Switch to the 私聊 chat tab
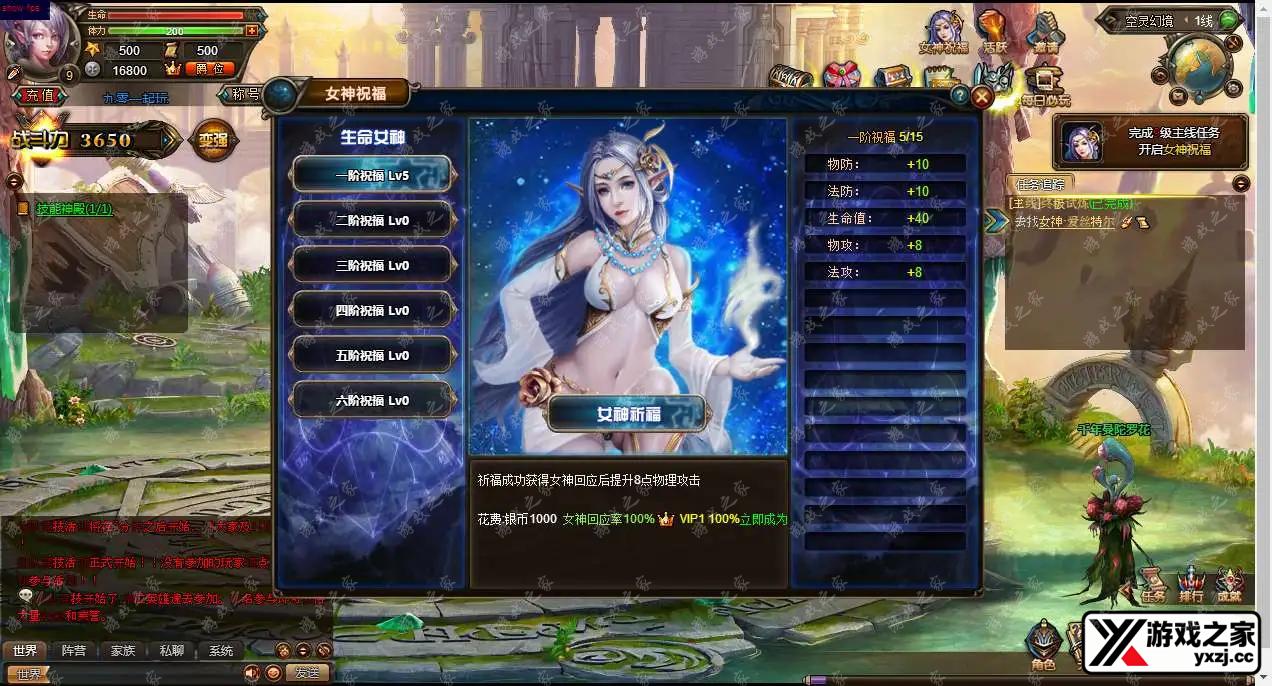This screenshot has width=1272, height=686. [x=172, y=650]
